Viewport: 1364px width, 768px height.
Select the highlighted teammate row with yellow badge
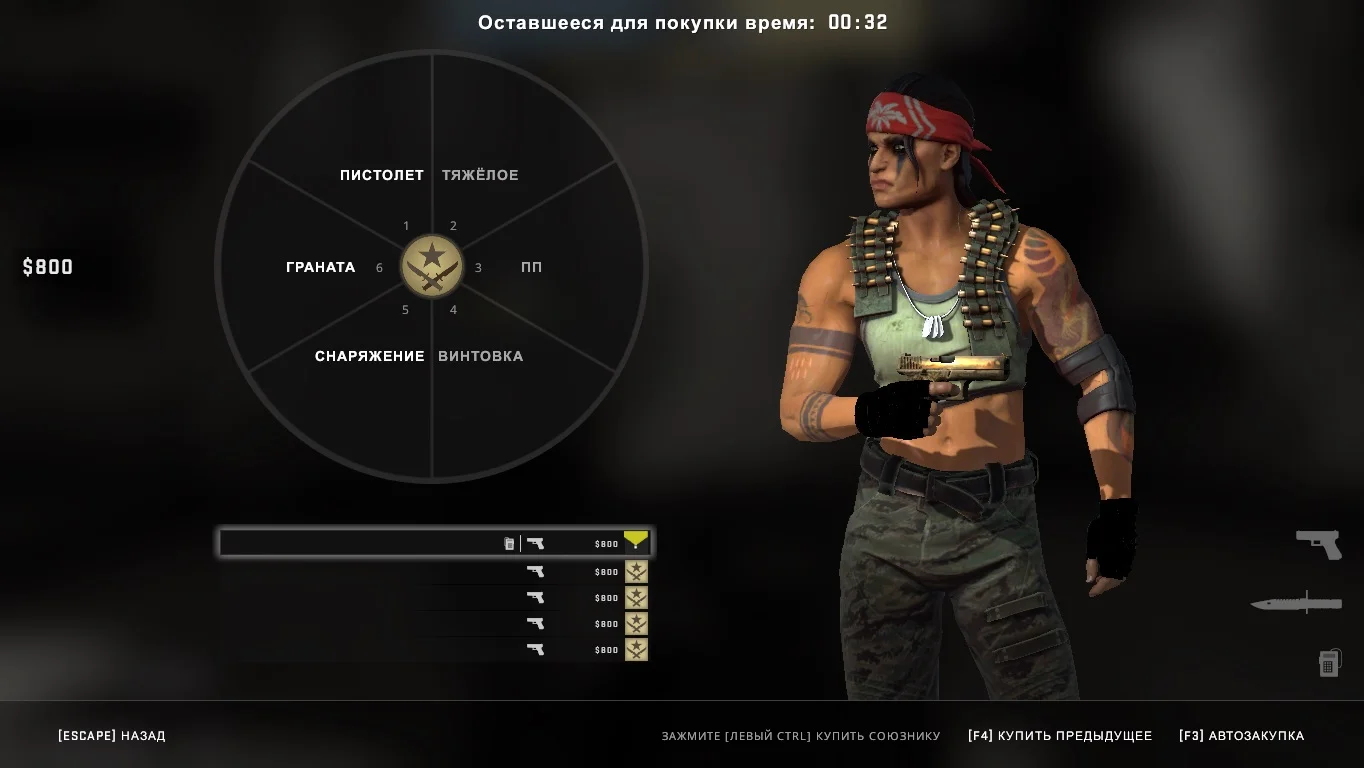[435, 543]
